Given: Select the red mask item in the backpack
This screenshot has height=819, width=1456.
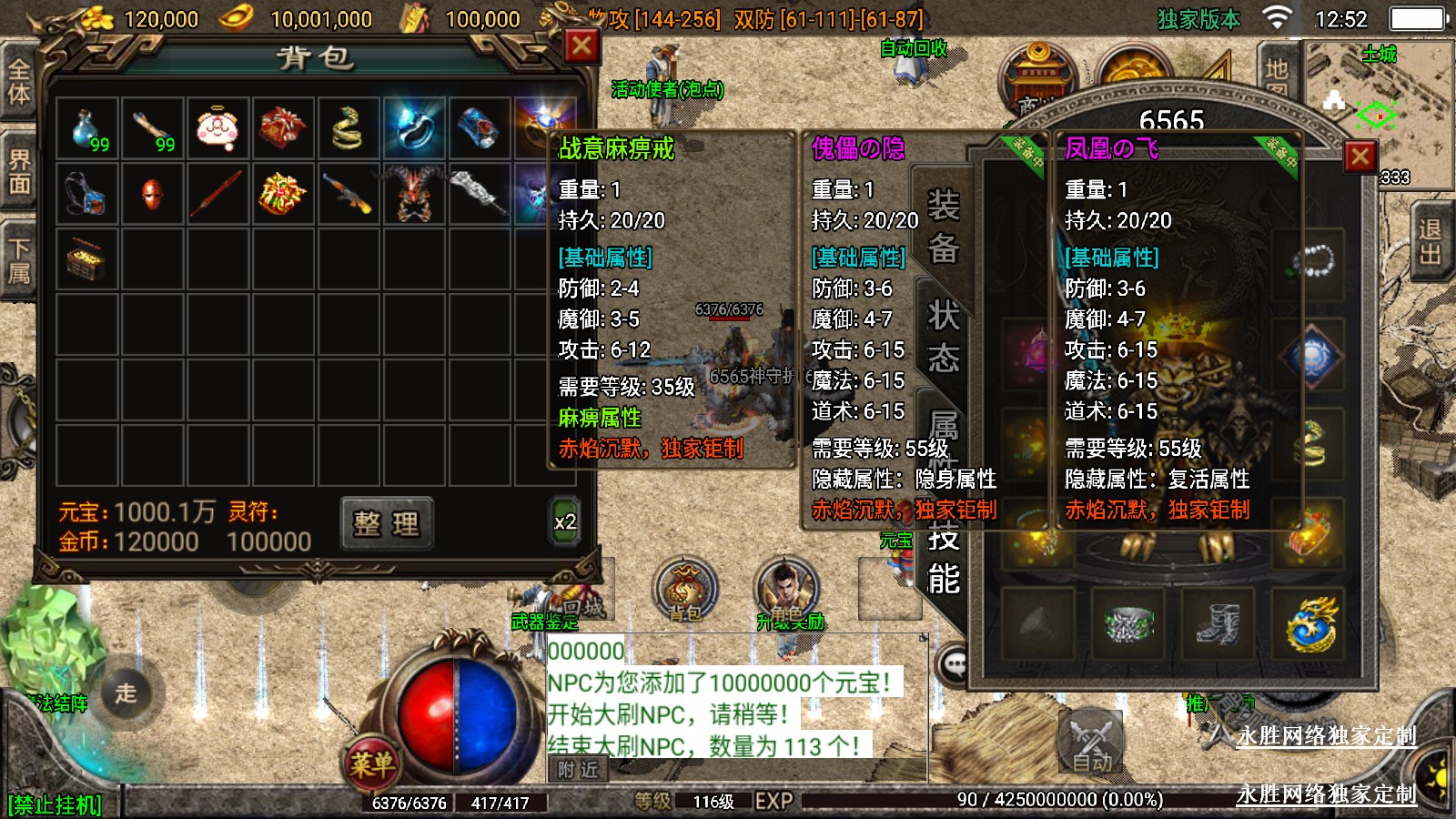Looking at the screenshot, I should click(x=152, y=194).
